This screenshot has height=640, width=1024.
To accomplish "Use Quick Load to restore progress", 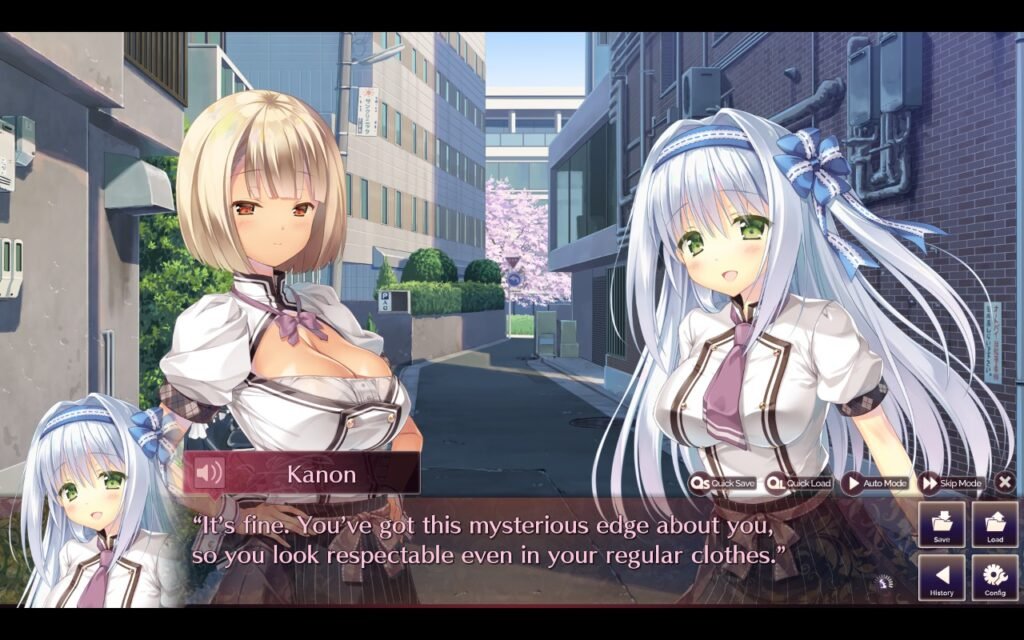I will (x=799, y=484).
